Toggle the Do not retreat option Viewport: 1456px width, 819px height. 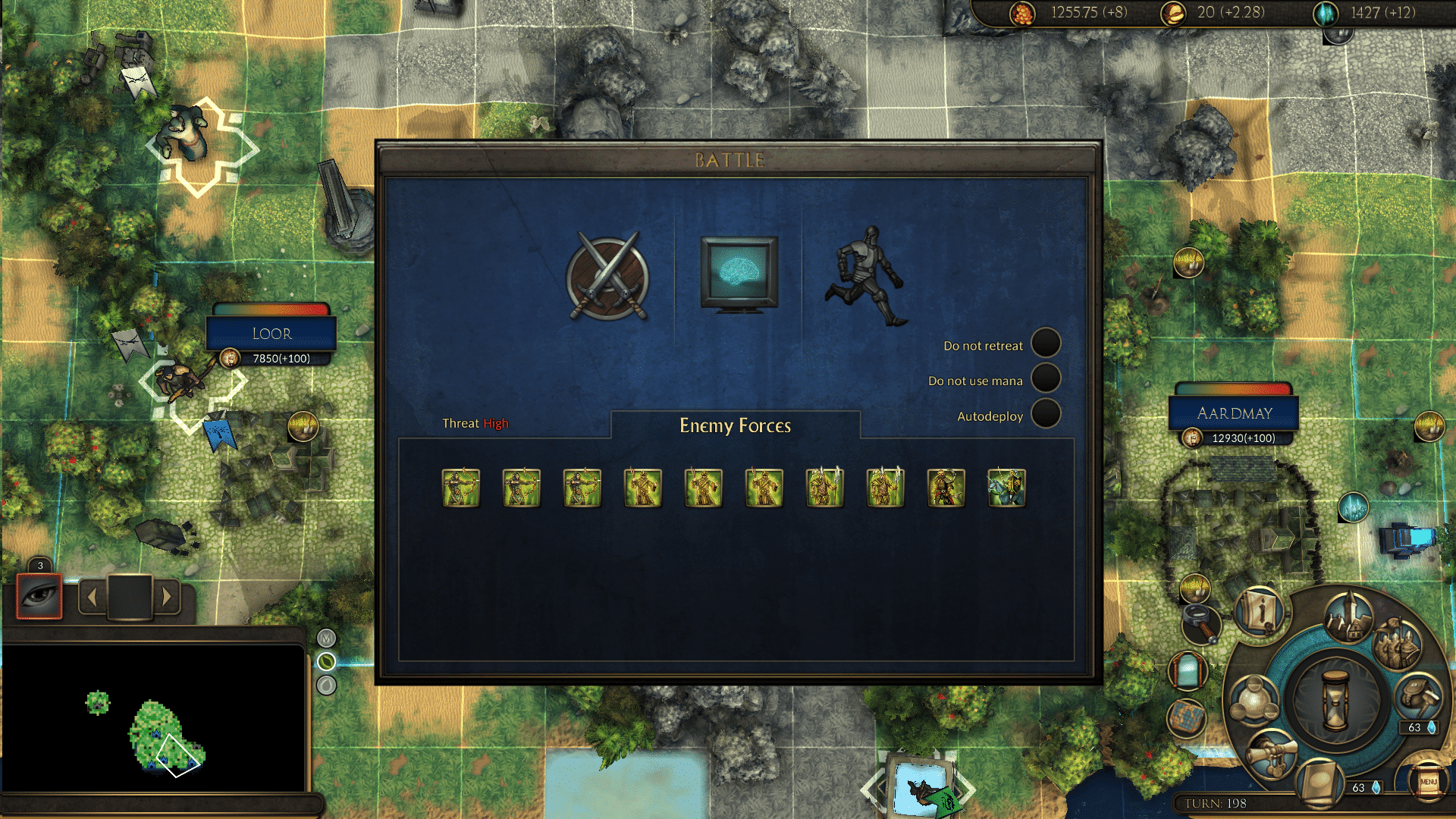[x=1045, y=343]
